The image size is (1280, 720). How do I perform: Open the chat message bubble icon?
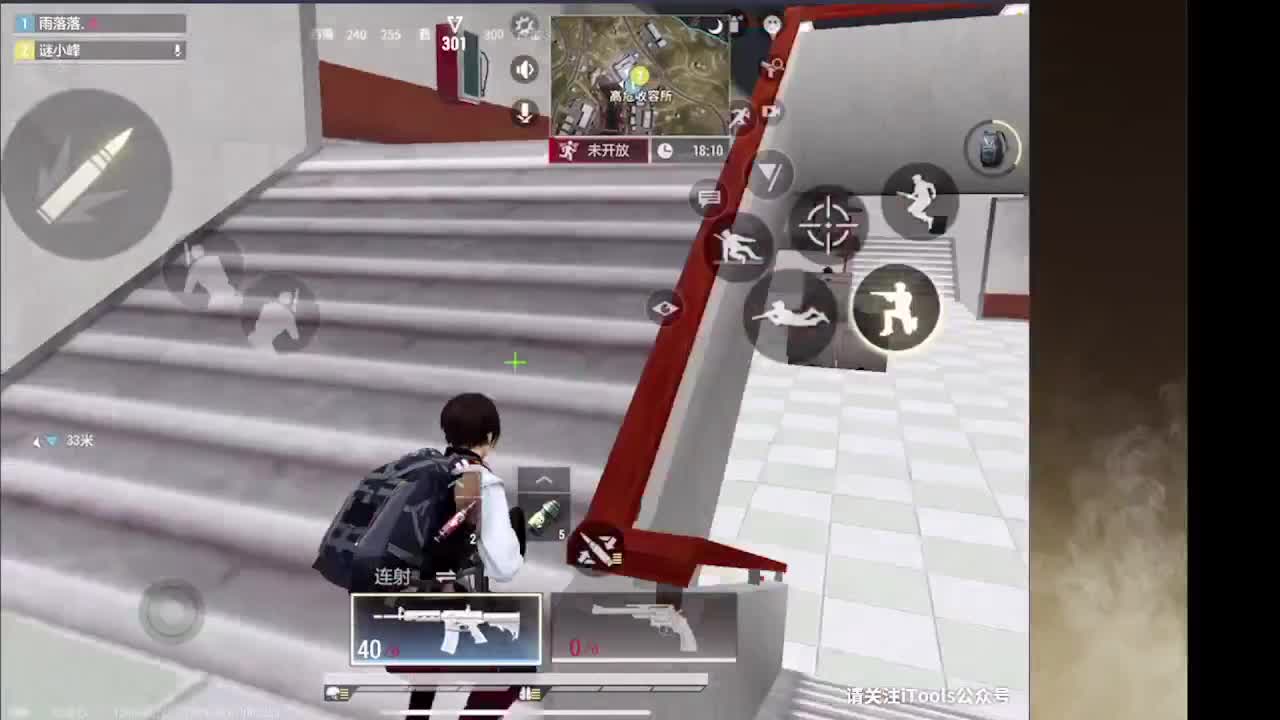(709, 199)
